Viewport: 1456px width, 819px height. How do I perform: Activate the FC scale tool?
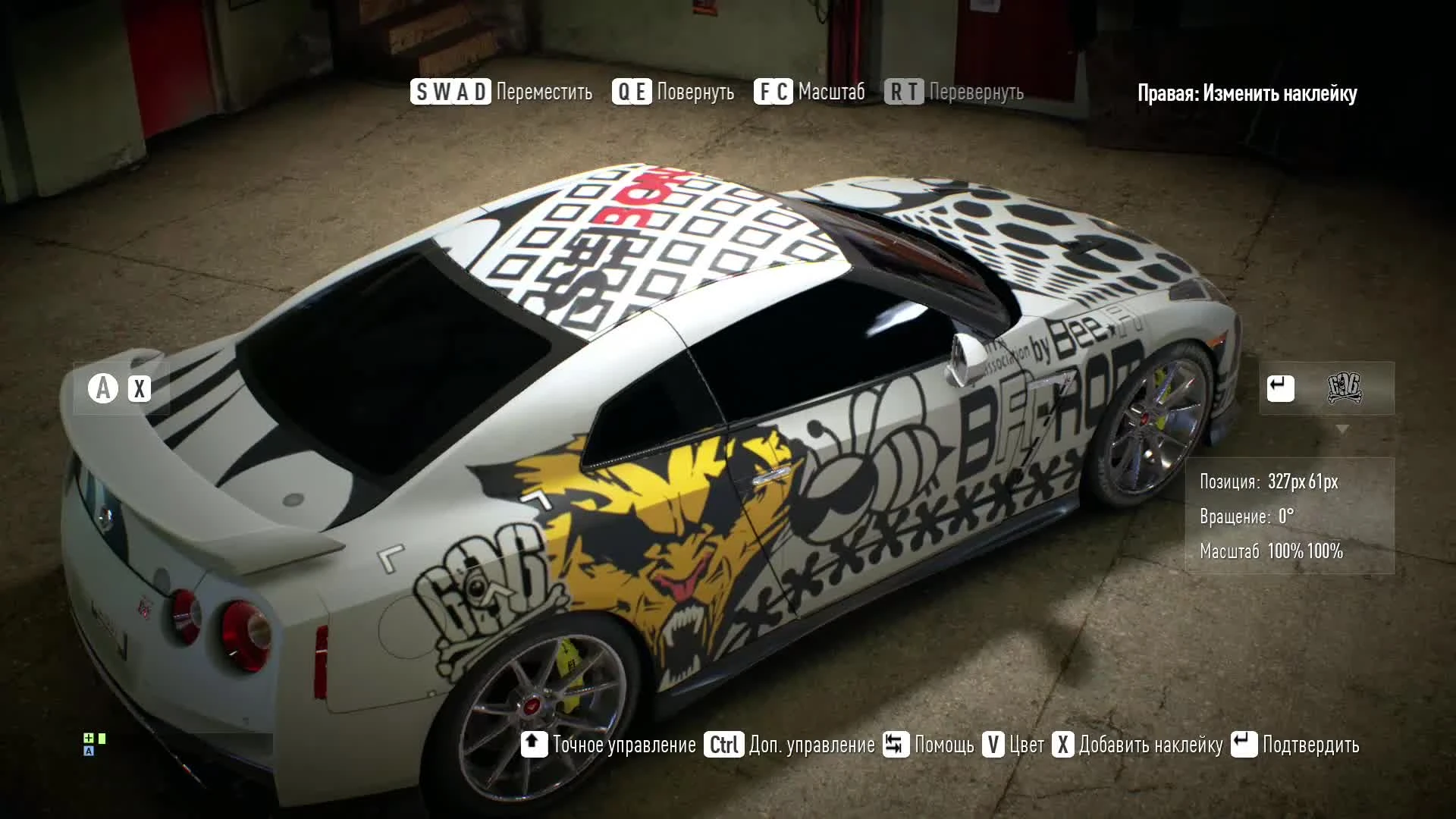pos(774,92)
